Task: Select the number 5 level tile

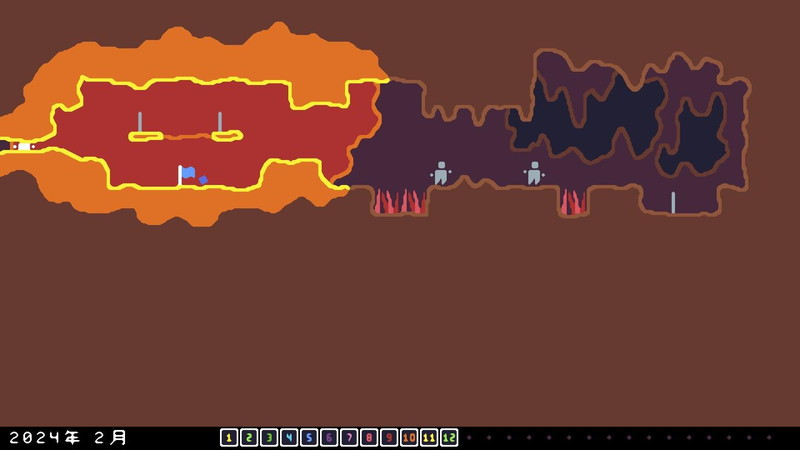Action: click(x=309, y=438)
